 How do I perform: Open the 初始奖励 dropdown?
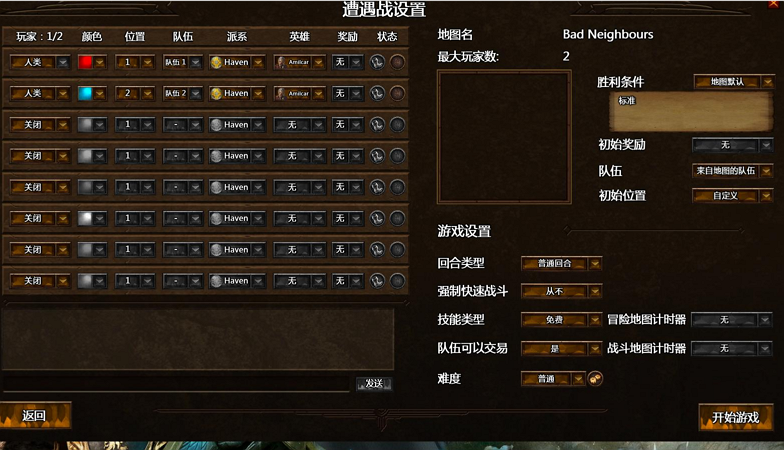(733, 145)
